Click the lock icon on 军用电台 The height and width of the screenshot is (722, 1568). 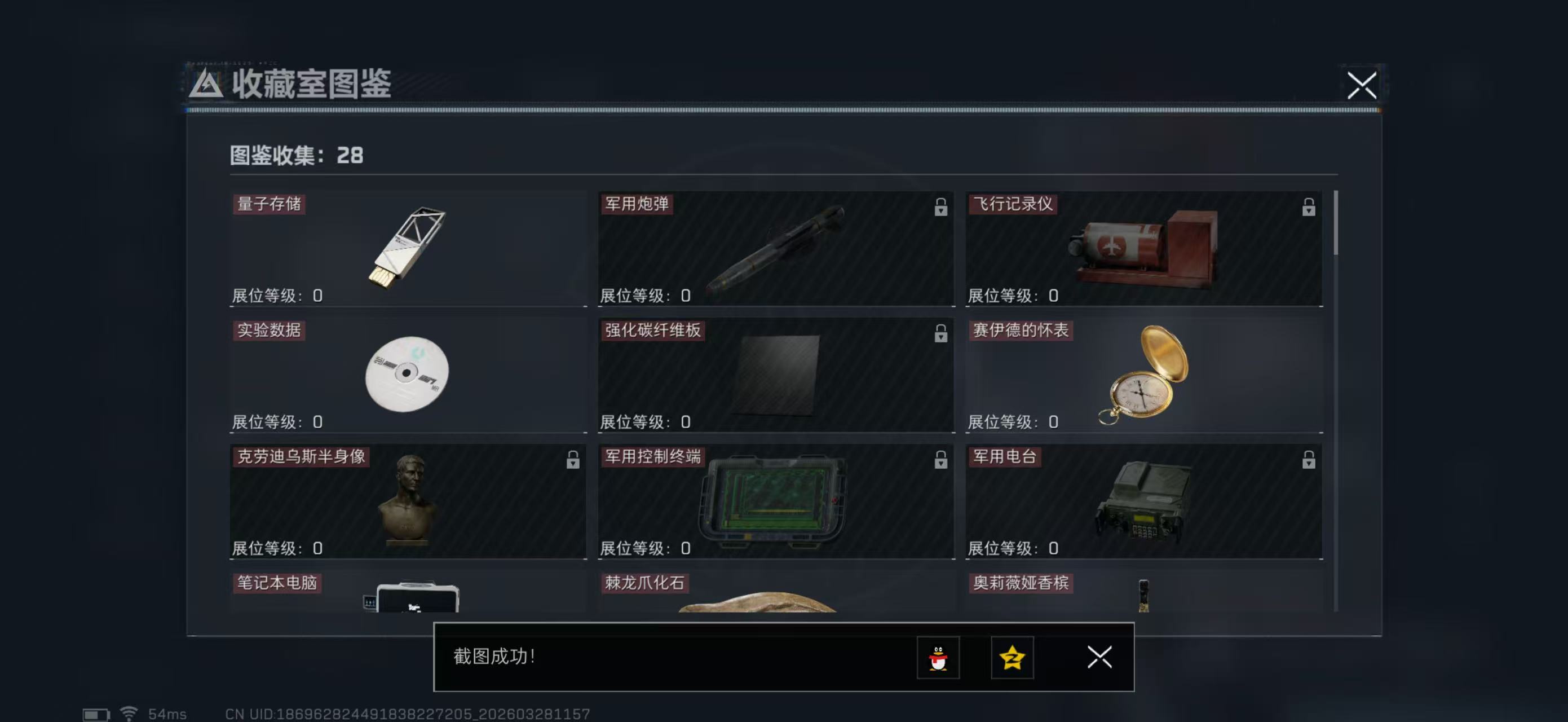[x=1308, y=461]
